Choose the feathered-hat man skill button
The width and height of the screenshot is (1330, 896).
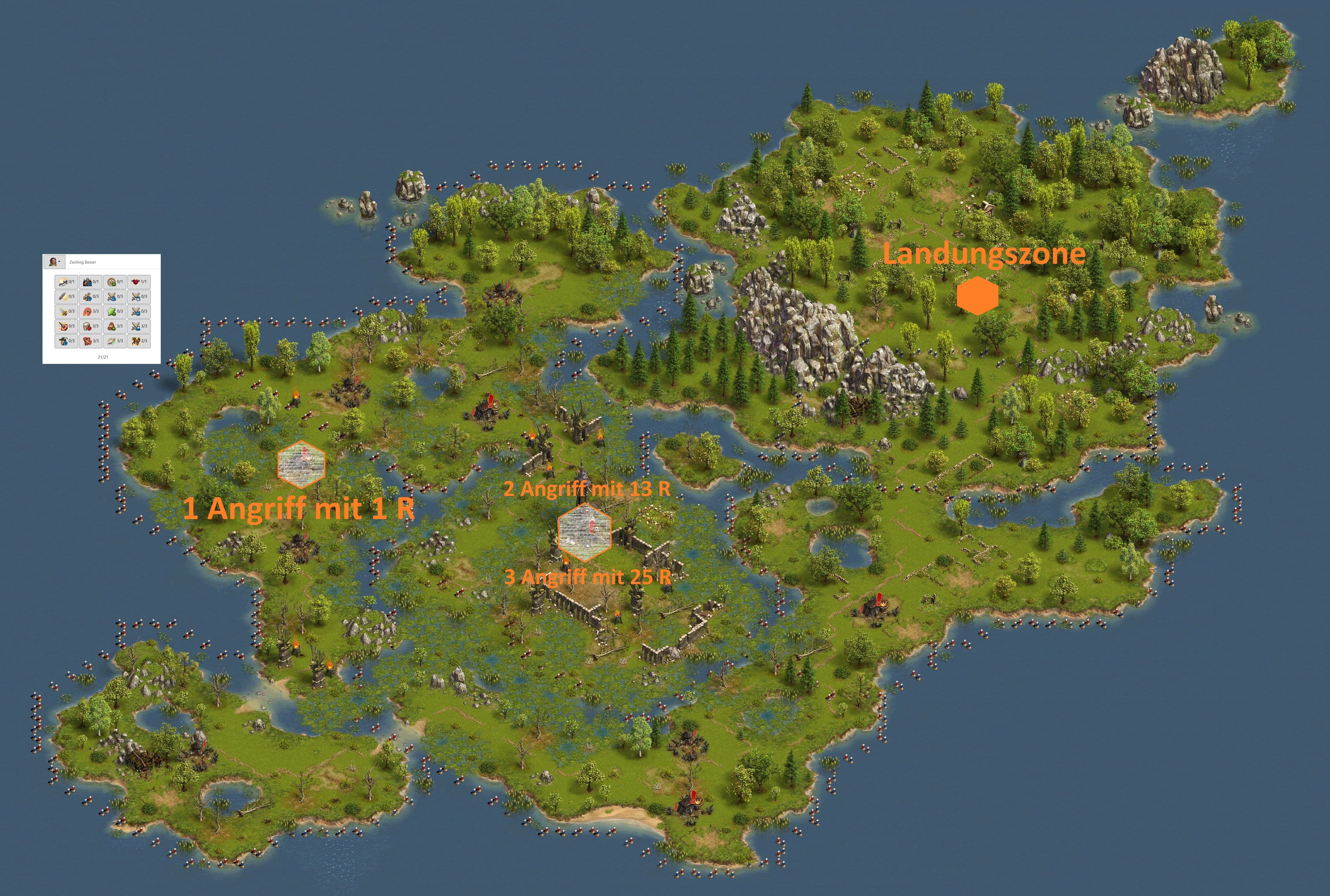coord(66,341)
